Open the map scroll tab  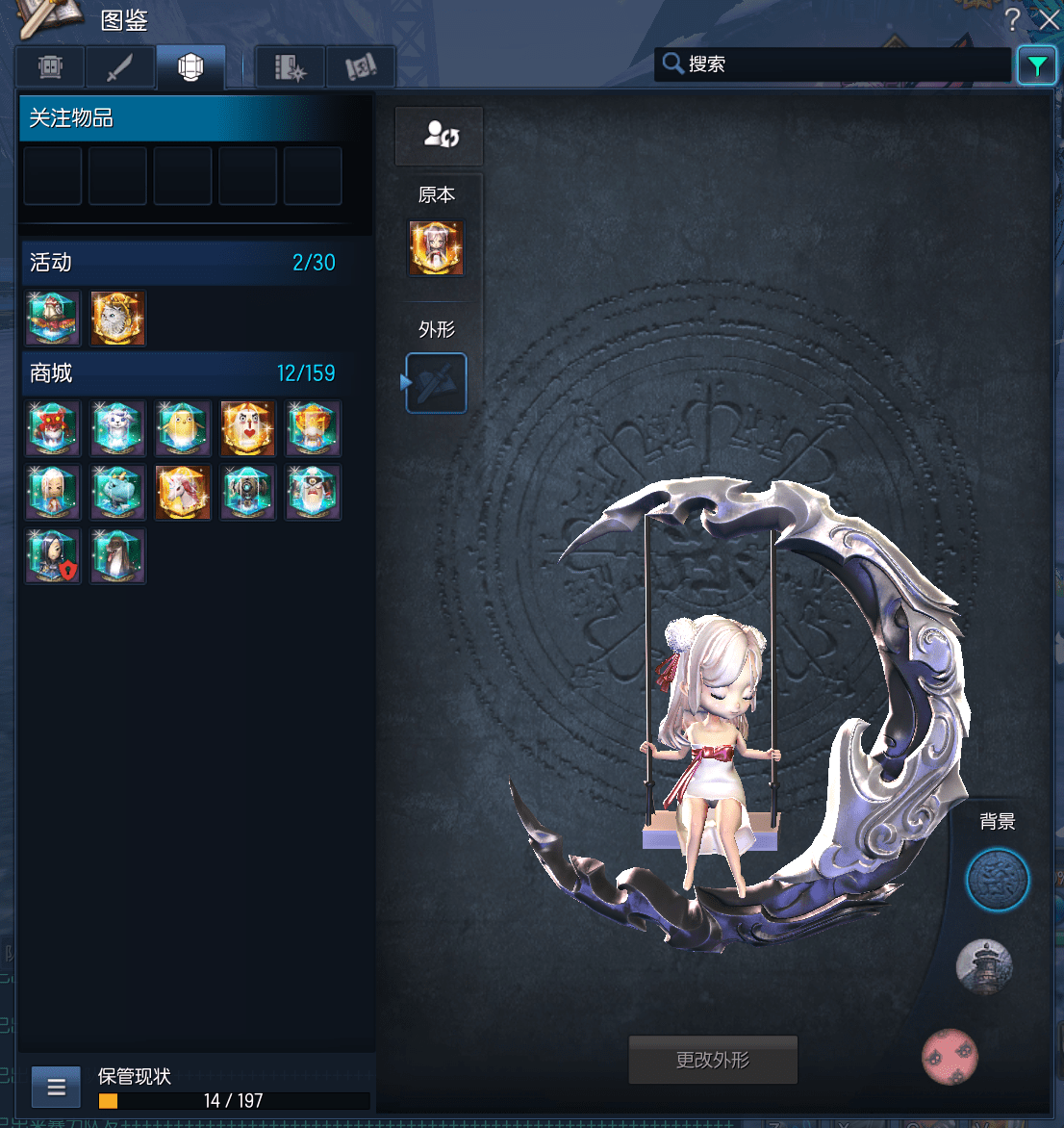[x=361, y=67]
